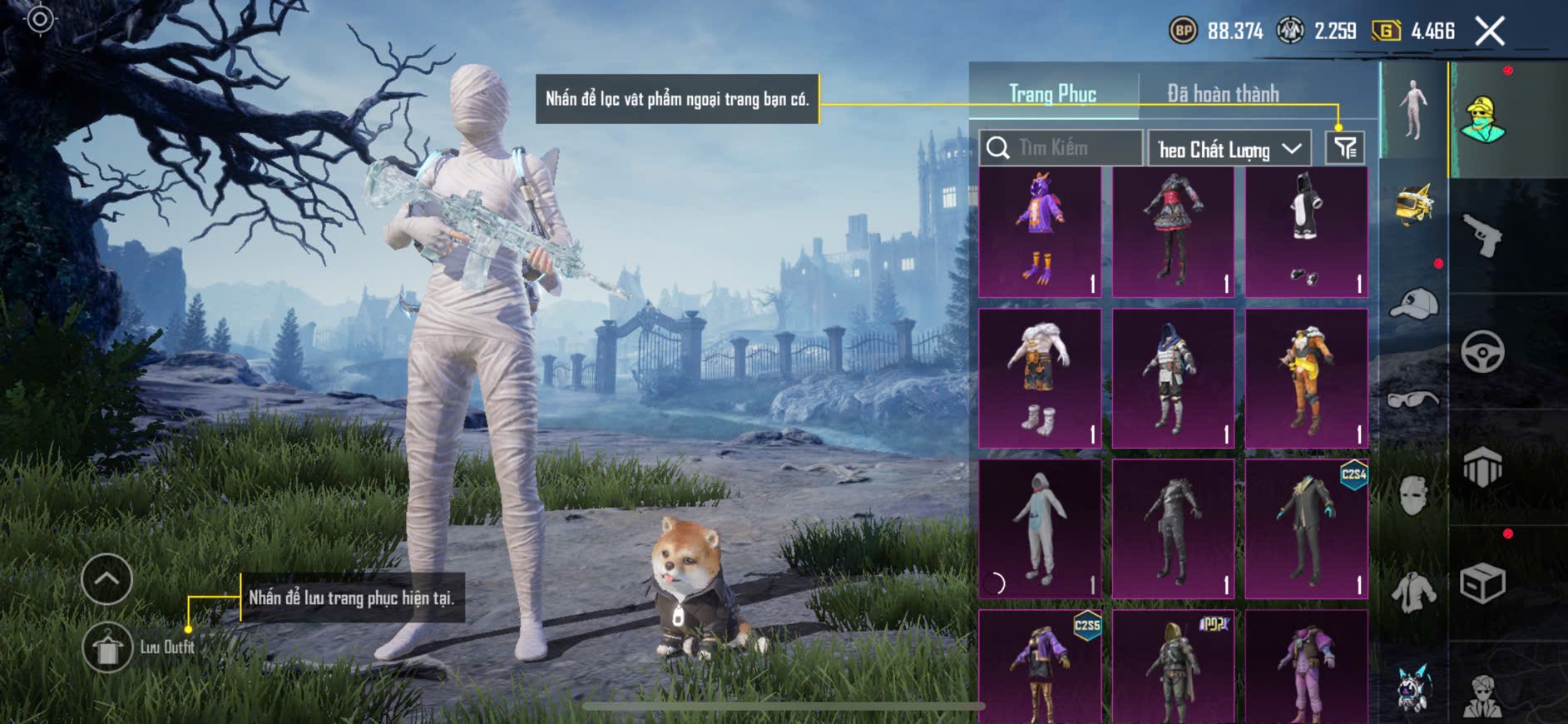Toggle the owned-items filter button
Screen dimensions: 1568x724
tap(1345, 148)
